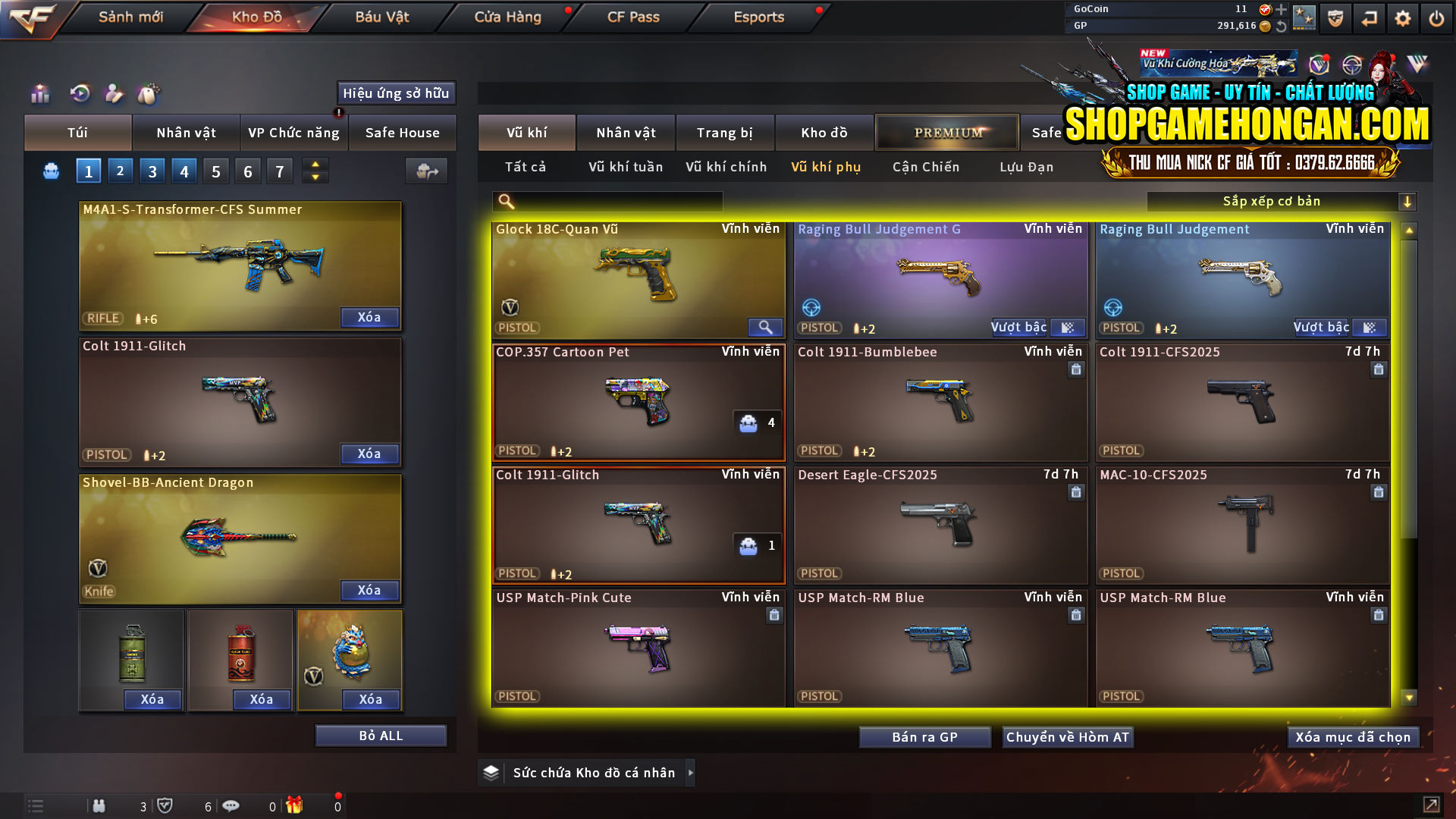Open the gift box icon in status bar

point(296,805)
